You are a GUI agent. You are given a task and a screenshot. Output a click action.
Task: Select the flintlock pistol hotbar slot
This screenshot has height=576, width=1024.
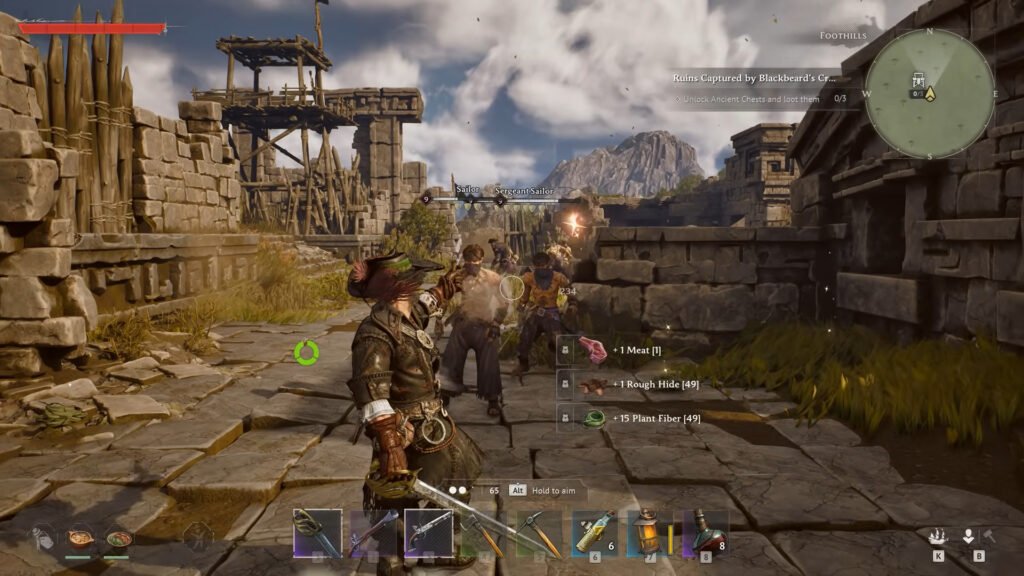pyautogui.click(x=429, y=532)
